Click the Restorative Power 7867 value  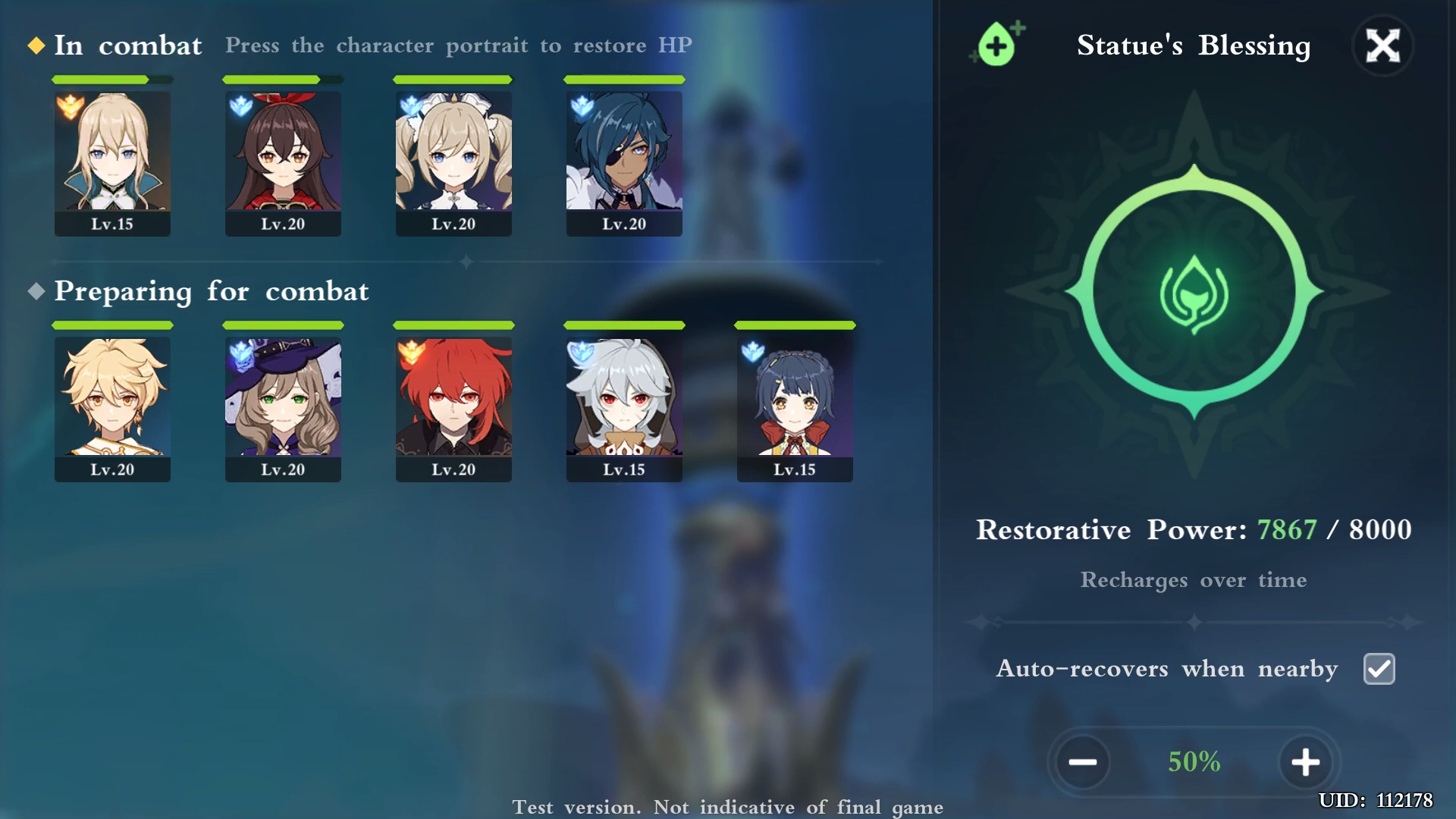[x=1285, y=530]
